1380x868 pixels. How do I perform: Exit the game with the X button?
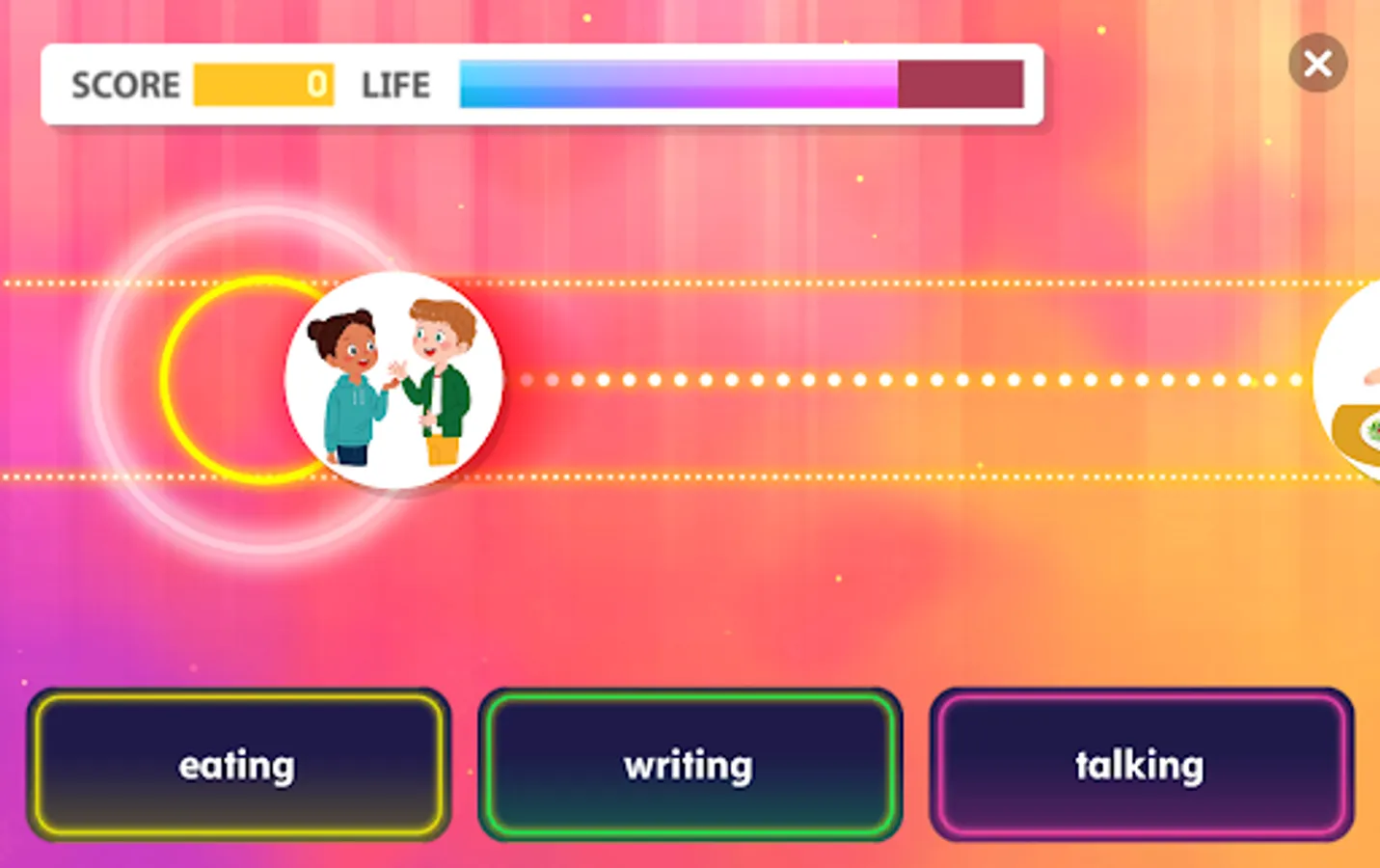click(x=1317, y=62)
